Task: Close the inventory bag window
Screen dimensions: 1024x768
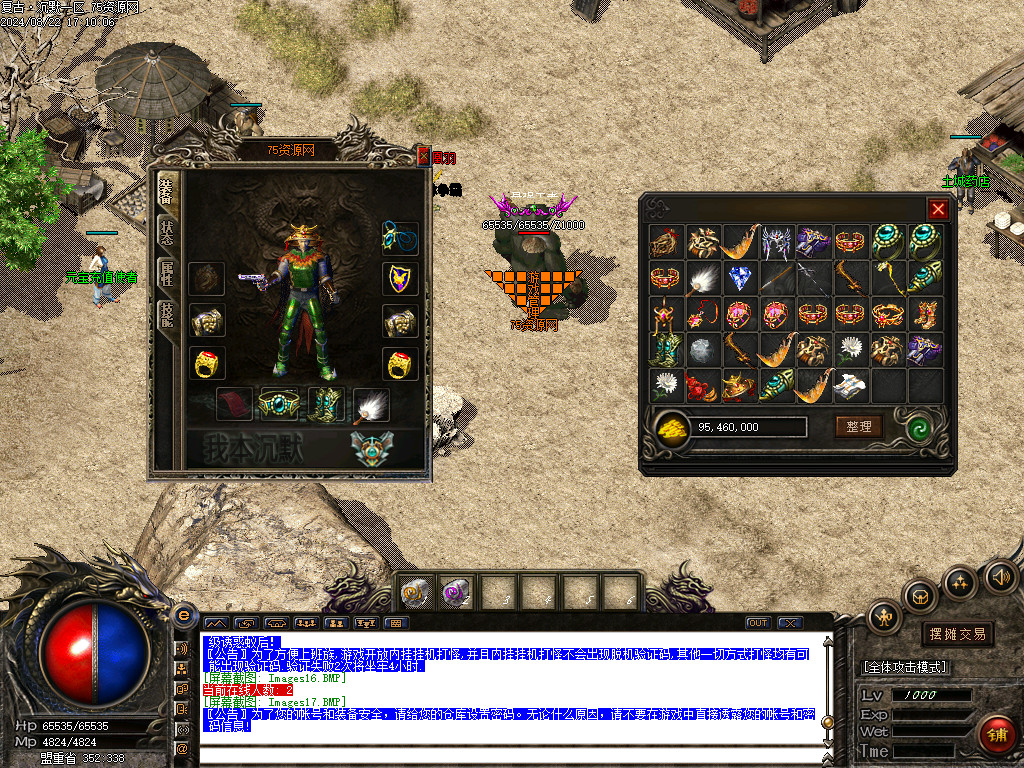Action: (937, 209)
